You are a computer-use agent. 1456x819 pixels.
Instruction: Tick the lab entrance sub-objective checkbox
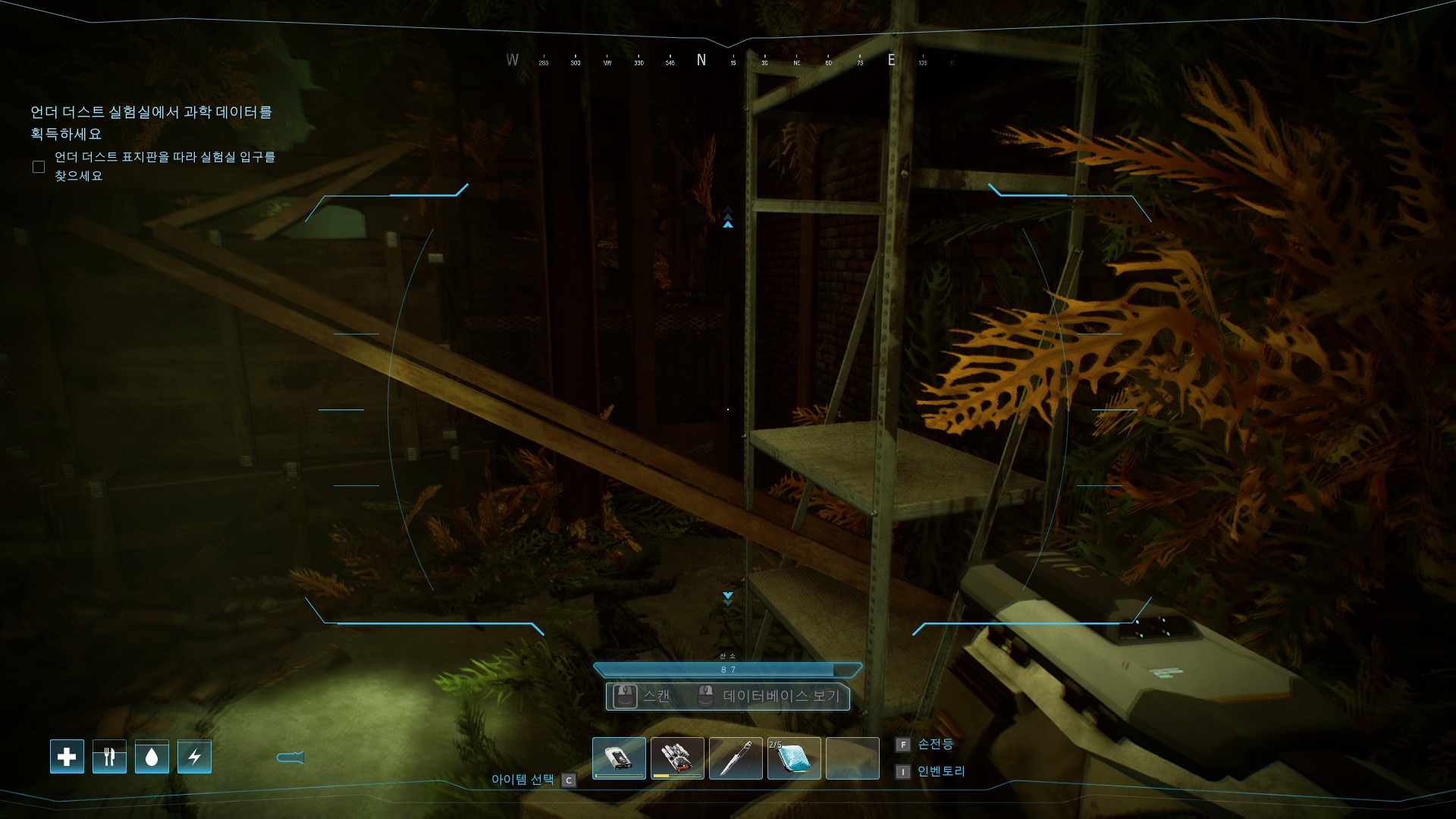(x=39, y=167)
